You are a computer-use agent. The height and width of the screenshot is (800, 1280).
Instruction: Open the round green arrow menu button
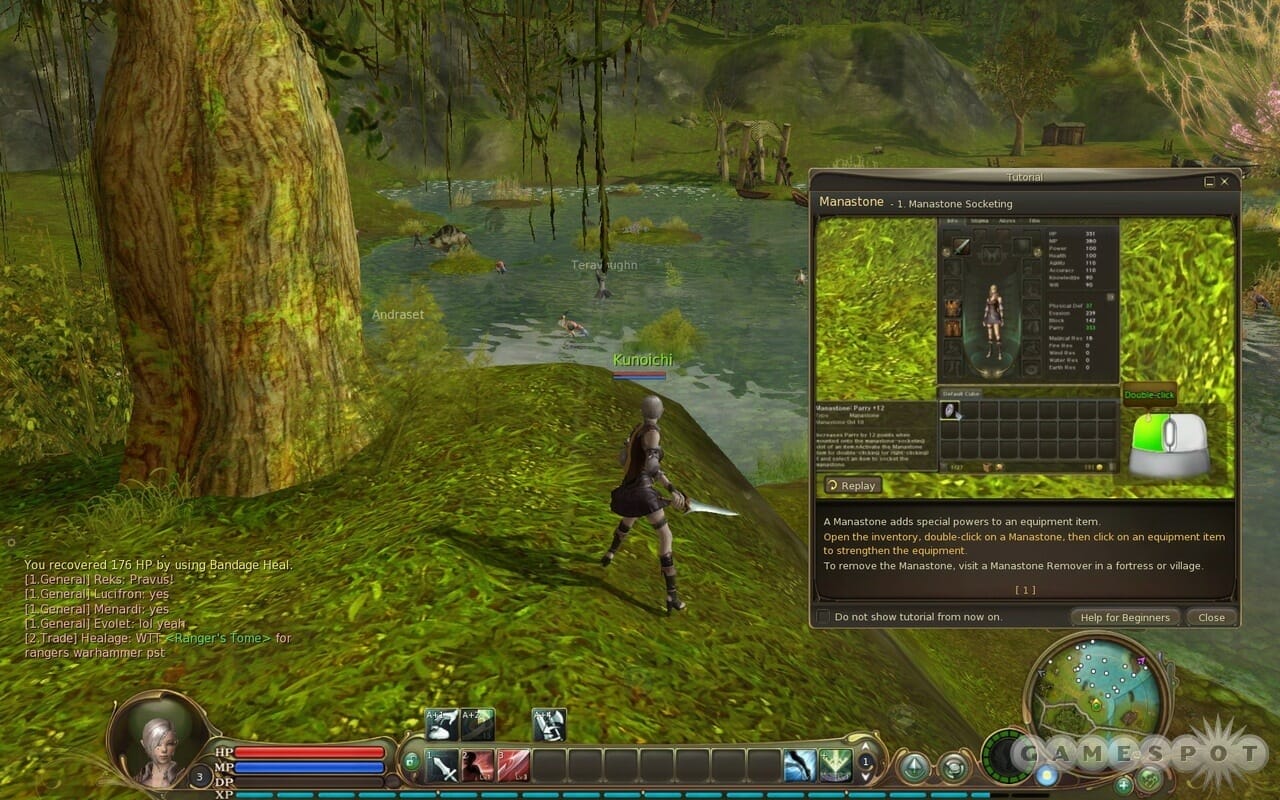(913, 768)
